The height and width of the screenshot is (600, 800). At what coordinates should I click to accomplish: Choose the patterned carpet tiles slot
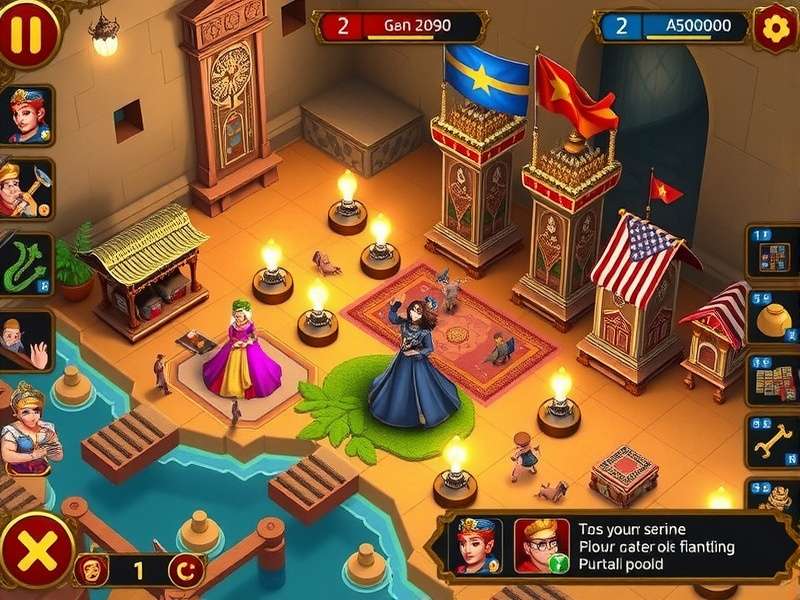773,380
